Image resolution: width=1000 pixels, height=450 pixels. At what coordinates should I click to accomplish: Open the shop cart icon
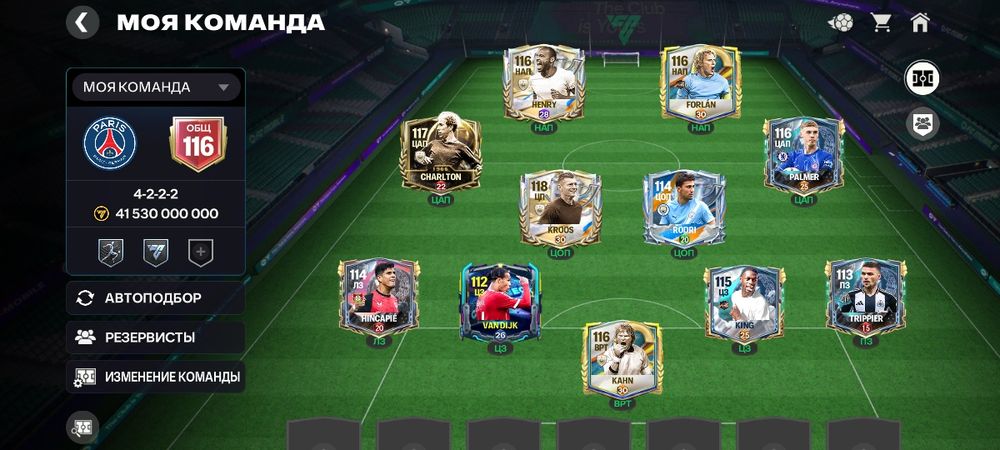(882, 22)
